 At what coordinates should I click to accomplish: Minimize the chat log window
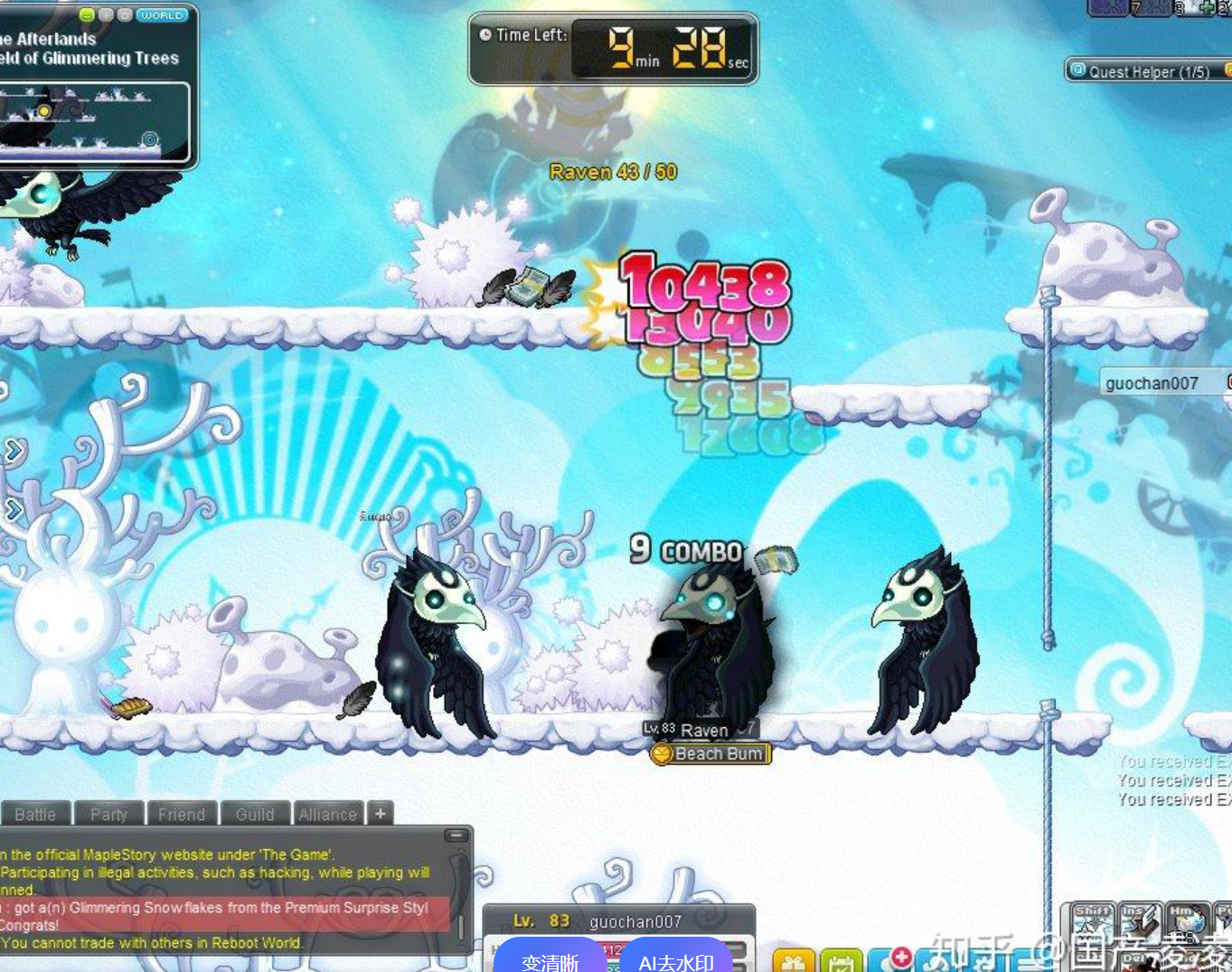pos(456,835)
